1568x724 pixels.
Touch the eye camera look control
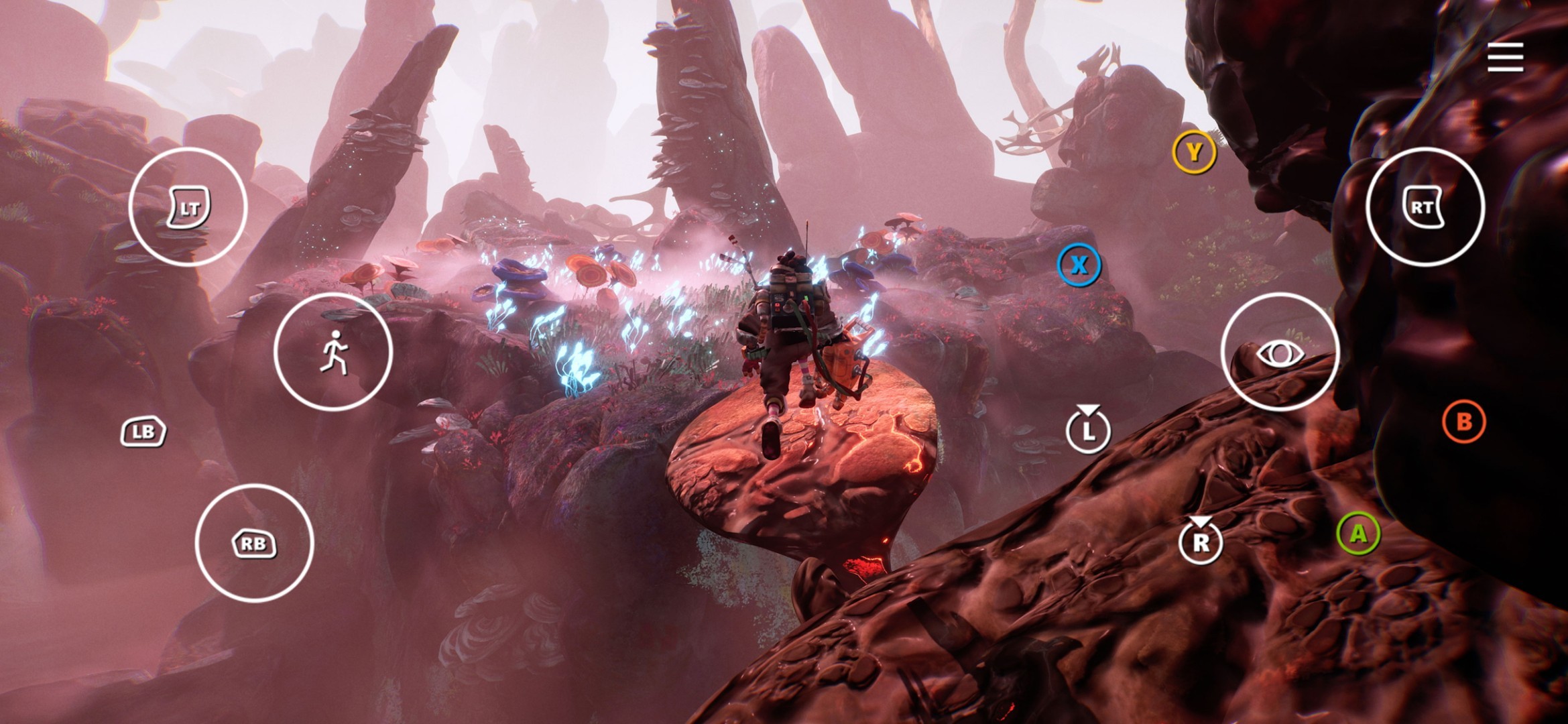pyautogui.click(x=1280, y=352)
